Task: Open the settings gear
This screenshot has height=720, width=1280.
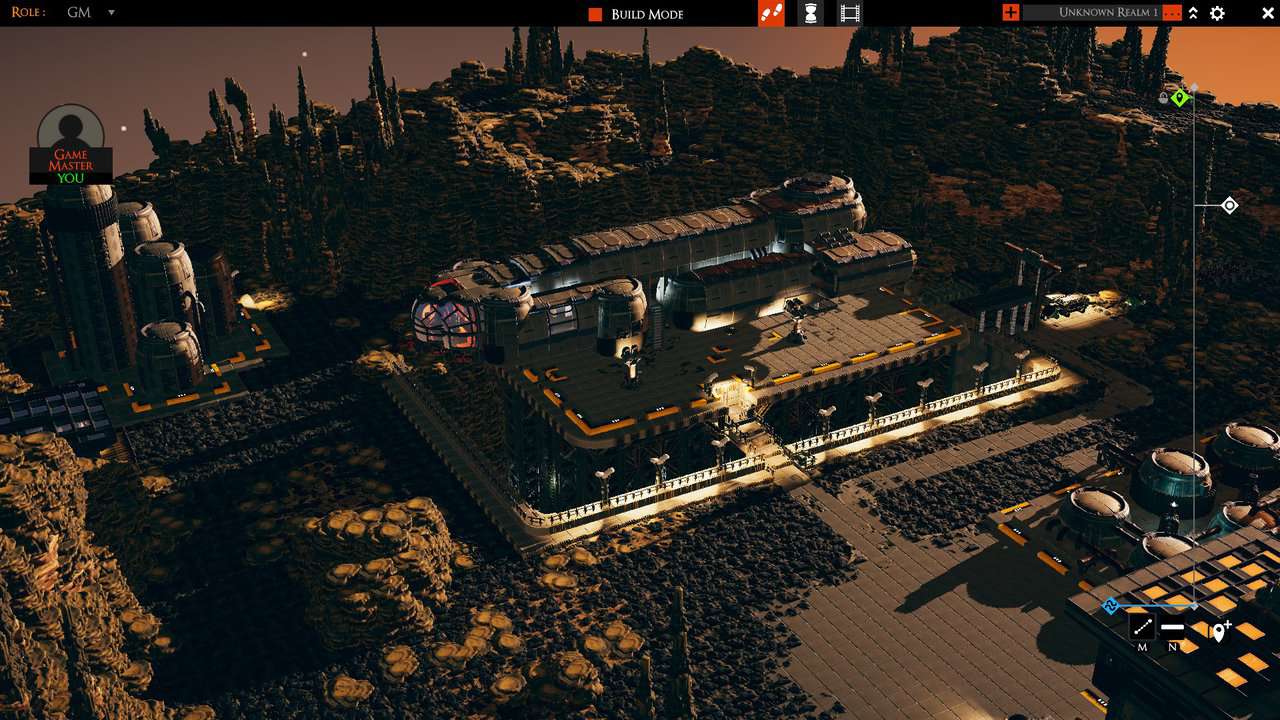Action: coord(1217,13)
